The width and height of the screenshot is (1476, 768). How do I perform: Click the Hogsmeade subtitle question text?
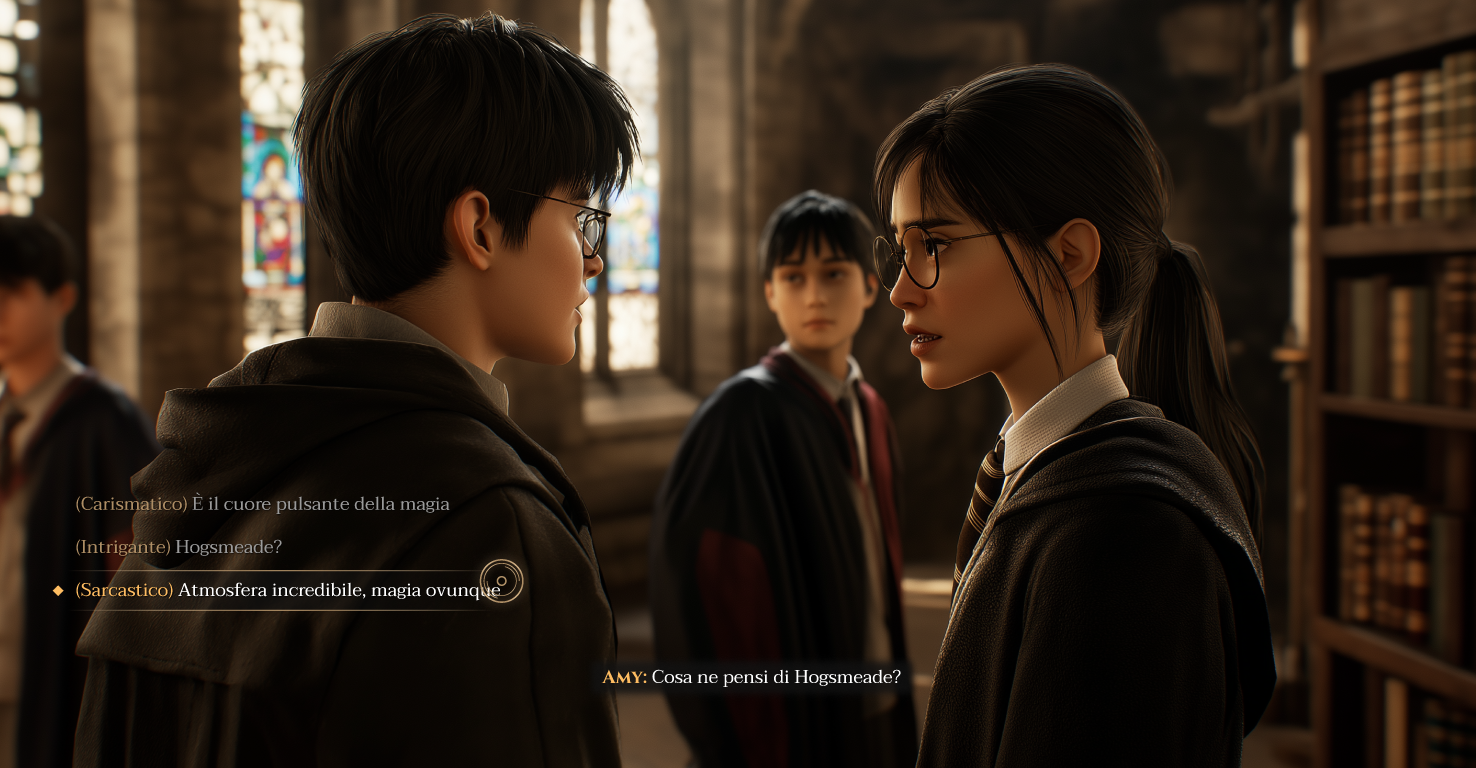coord(775,677)
